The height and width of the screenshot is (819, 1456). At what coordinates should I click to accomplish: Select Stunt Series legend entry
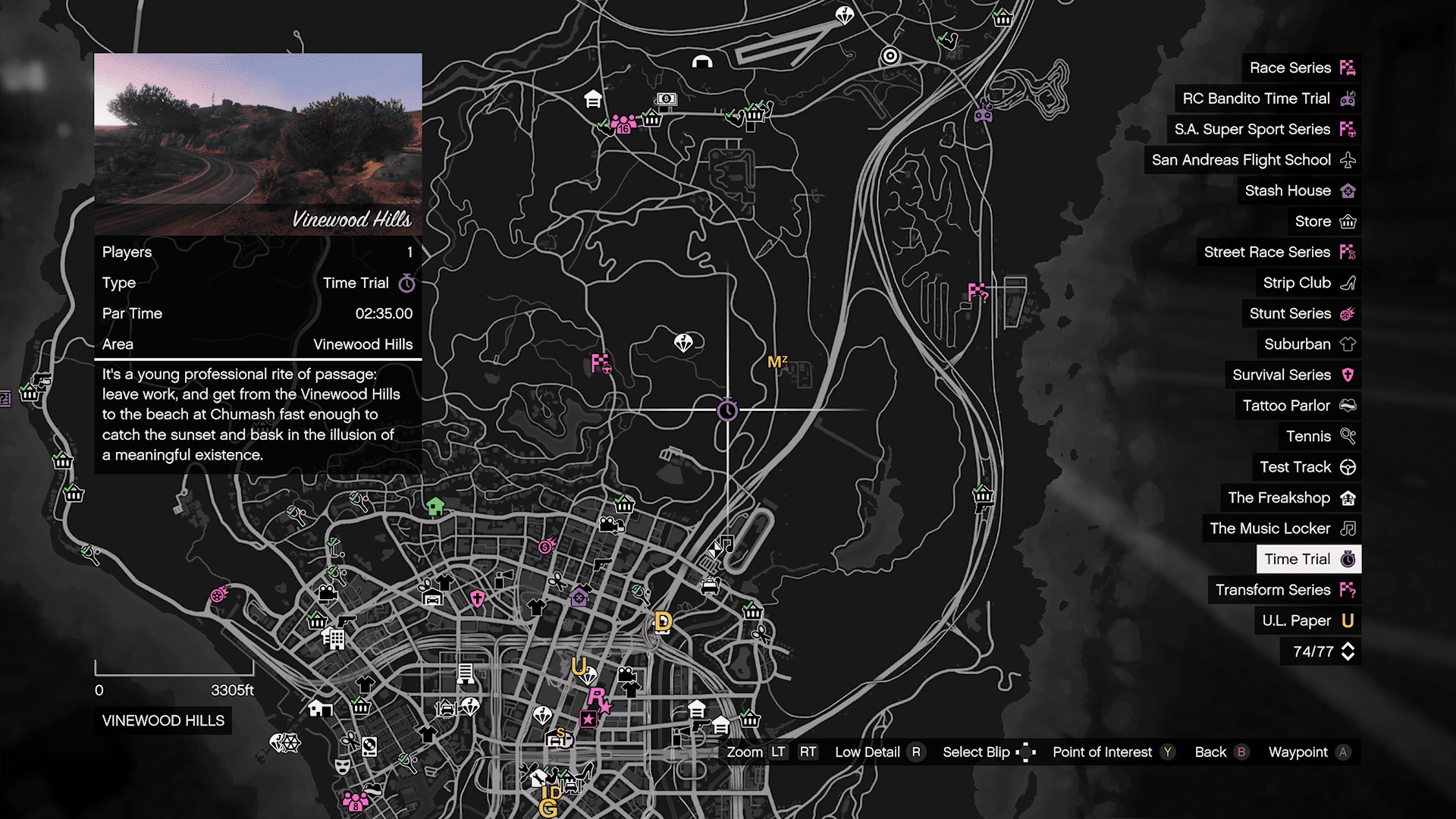click(x=1301, y=314)
